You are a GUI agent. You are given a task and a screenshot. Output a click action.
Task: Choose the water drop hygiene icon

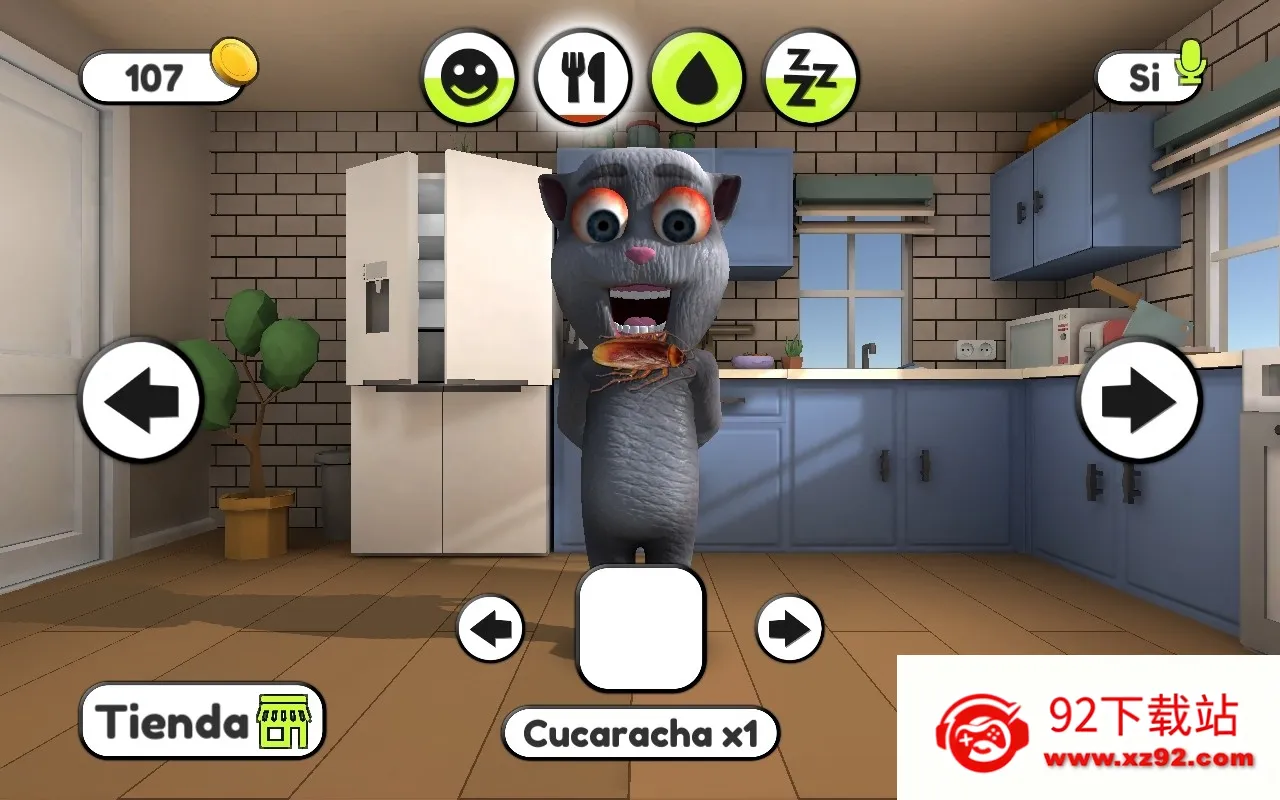pyautogui.click(x=697, y=78)
